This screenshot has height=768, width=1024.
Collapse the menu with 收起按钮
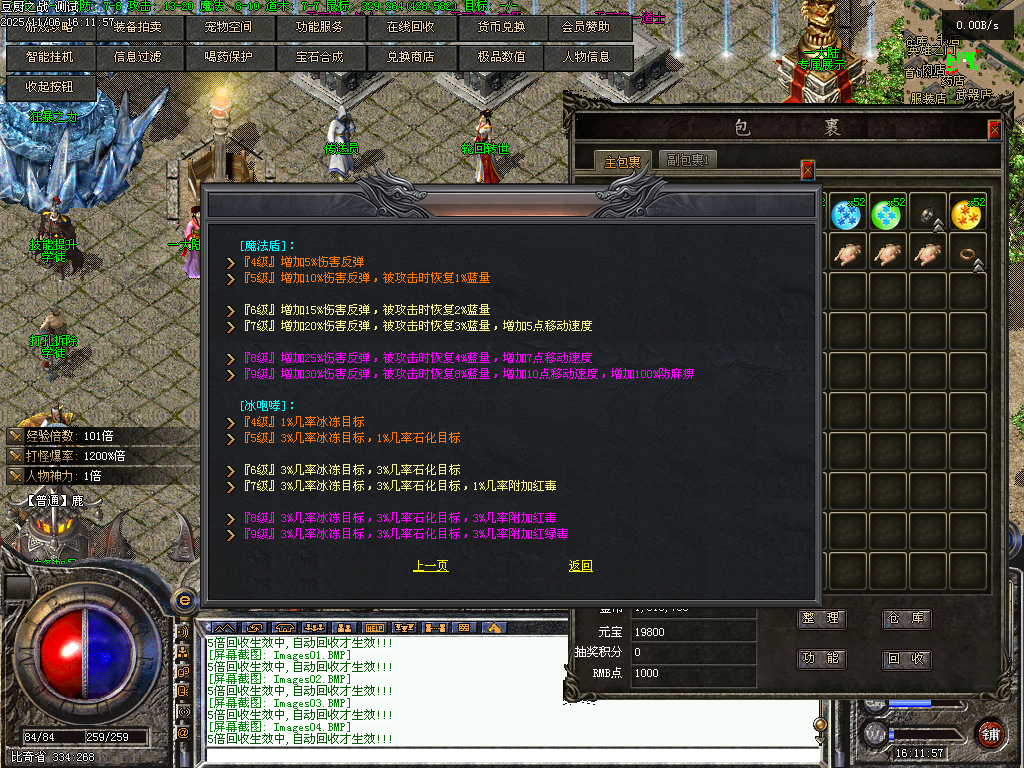(x=49, y=87)
